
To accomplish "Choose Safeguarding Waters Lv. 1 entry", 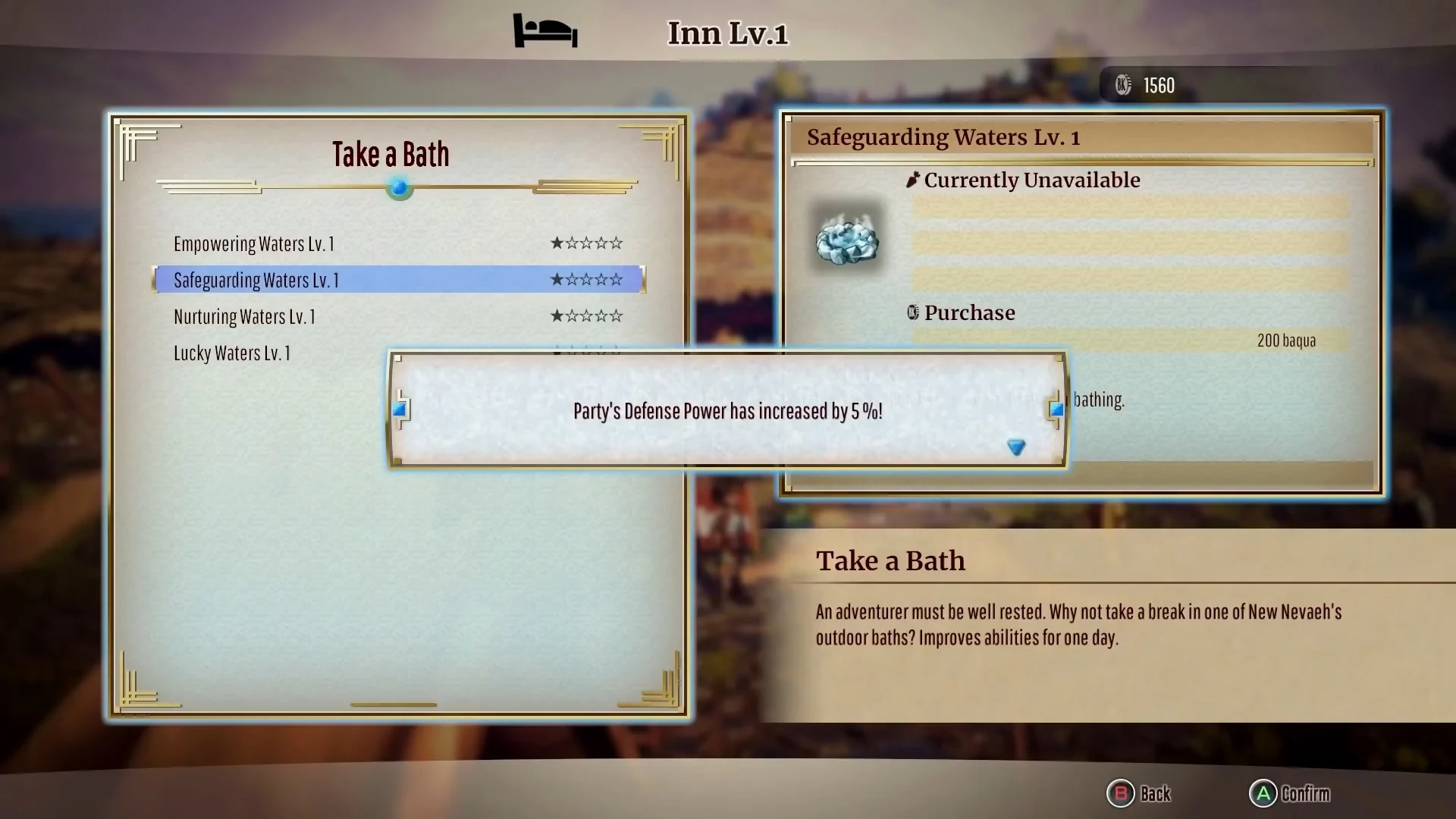I will (x=256, y=281).
